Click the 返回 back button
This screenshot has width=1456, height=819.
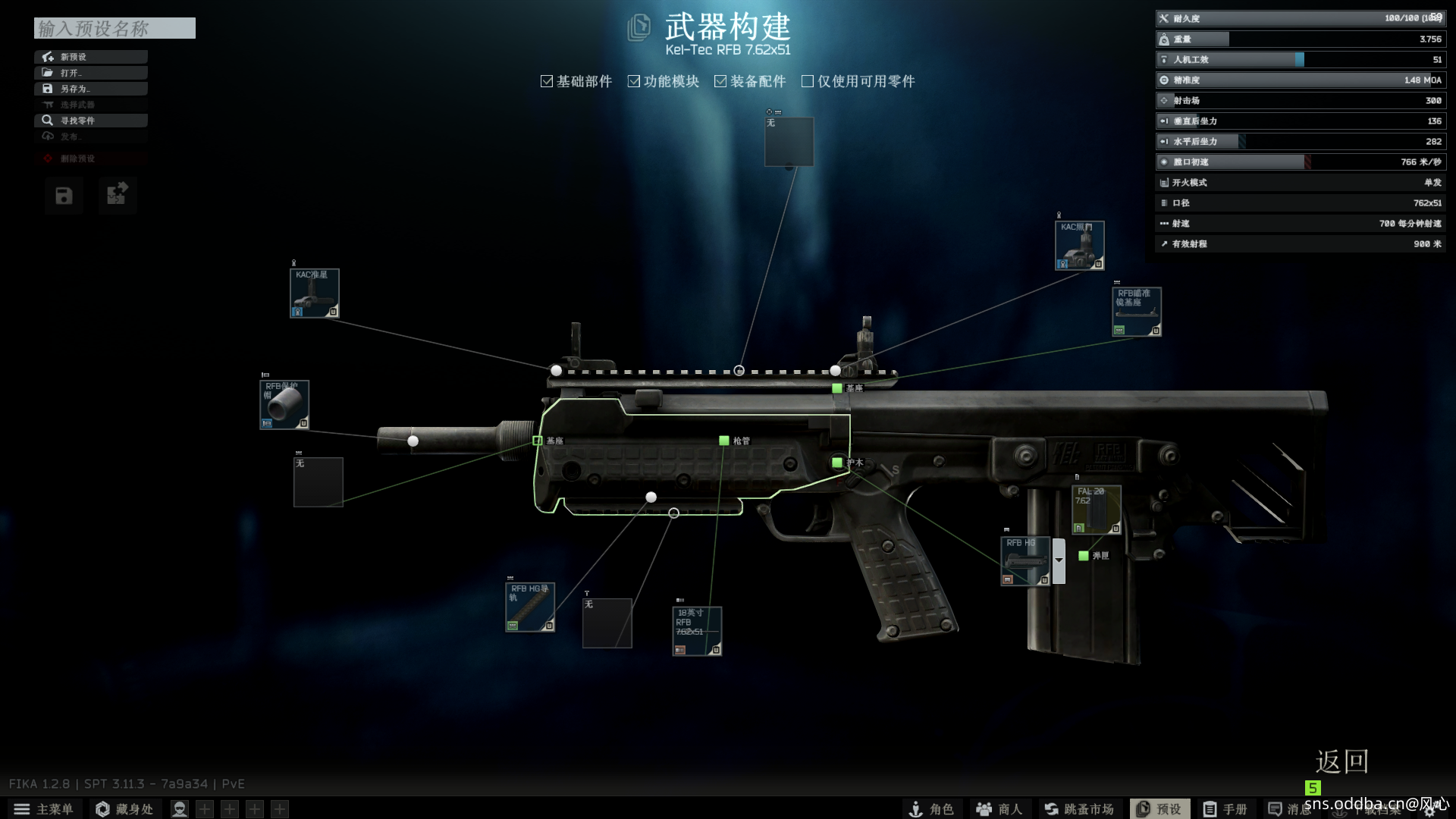1341,761
